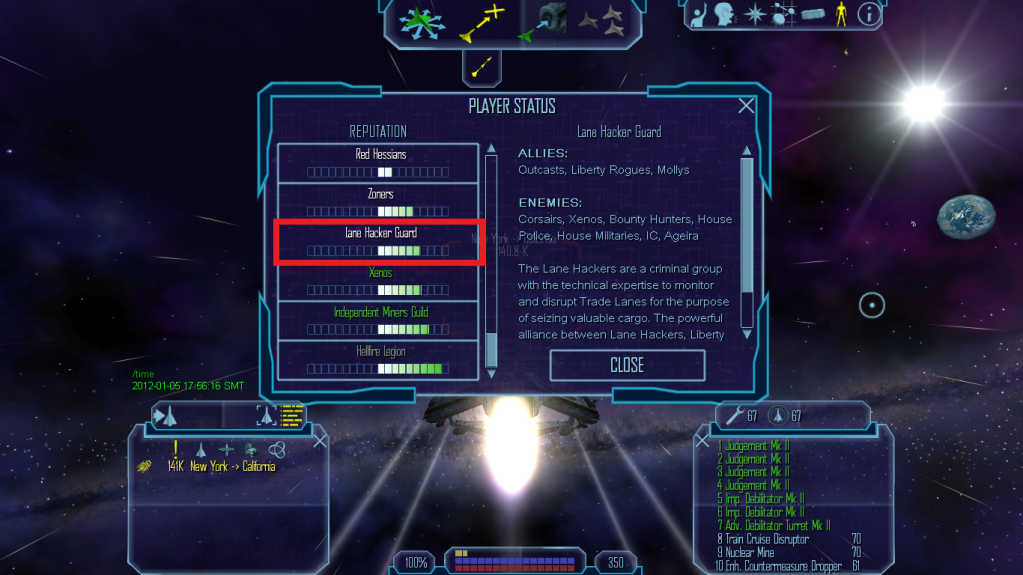Click the X on the Player Status panel
This screenshot has height=575, width=1023.
[746, 106]
